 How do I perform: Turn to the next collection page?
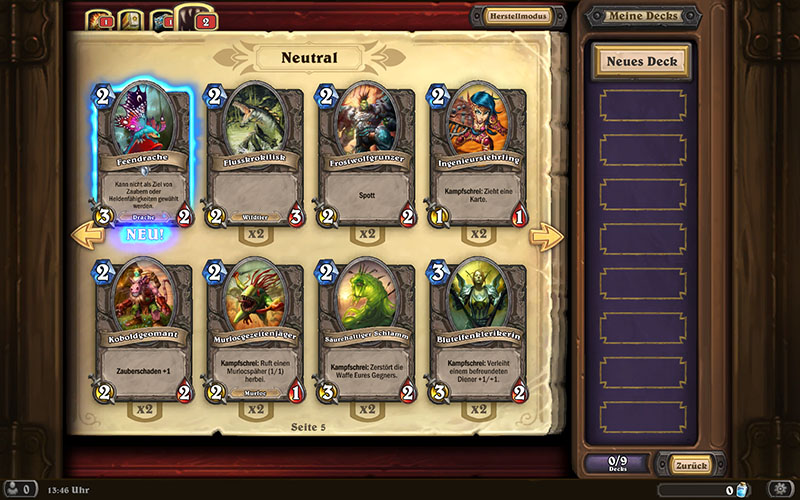click(546, 237)
